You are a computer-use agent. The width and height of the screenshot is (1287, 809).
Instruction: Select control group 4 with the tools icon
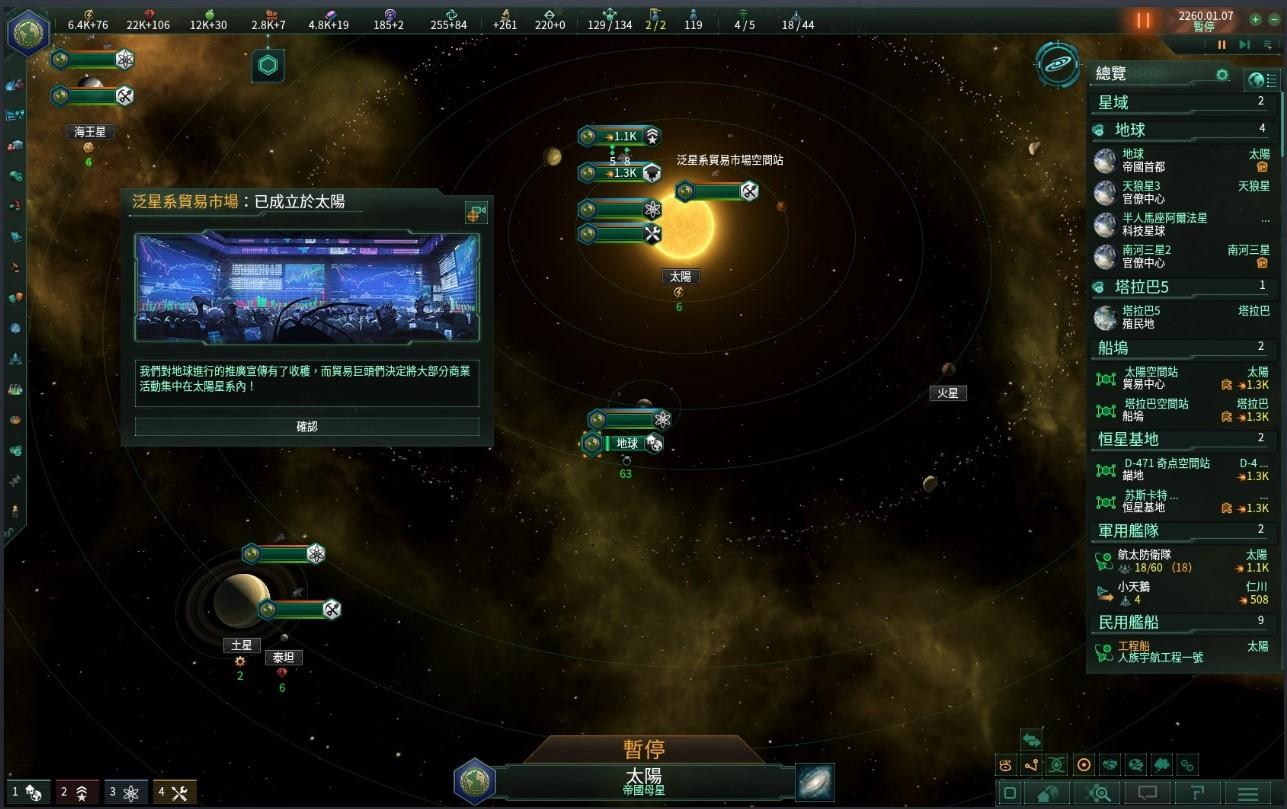174,792
